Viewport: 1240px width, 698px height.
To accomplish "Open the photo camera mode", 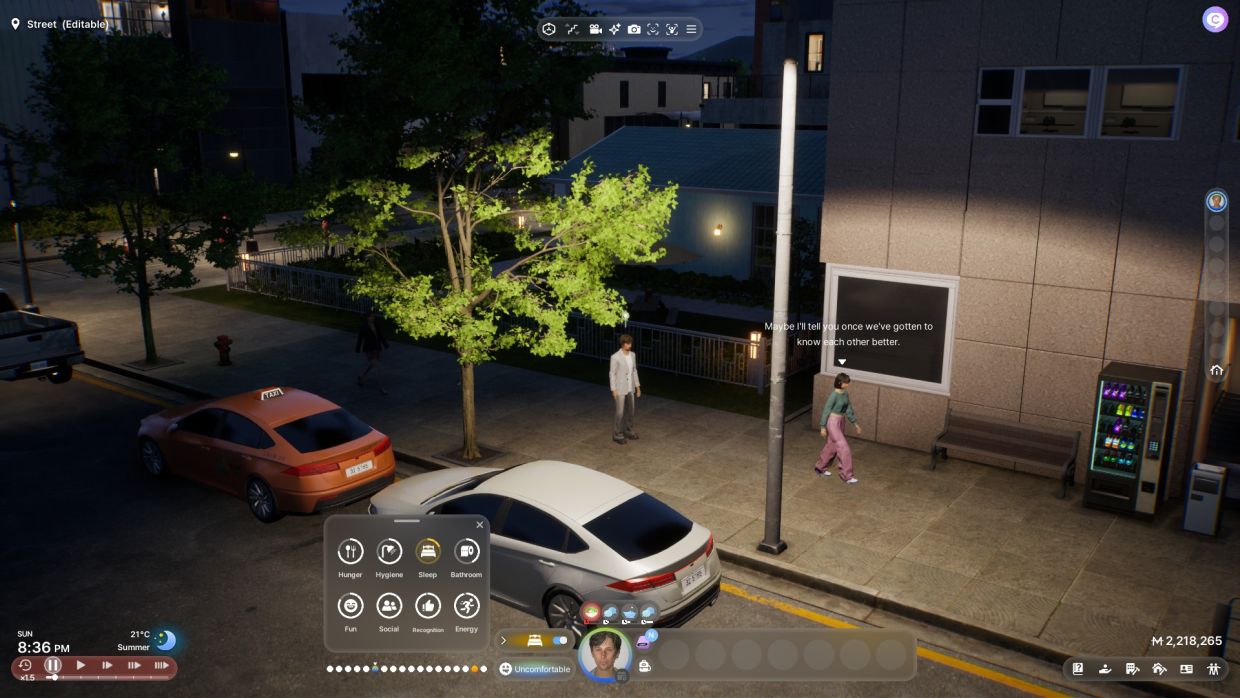I will pos(634,29).
